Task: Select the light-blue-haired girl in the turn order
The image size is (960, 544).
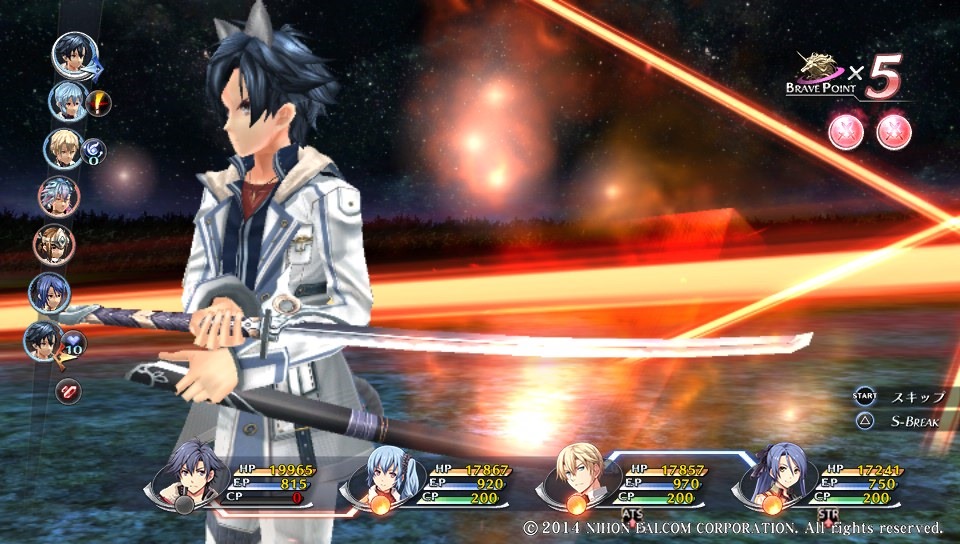Action: coord(68,101)
